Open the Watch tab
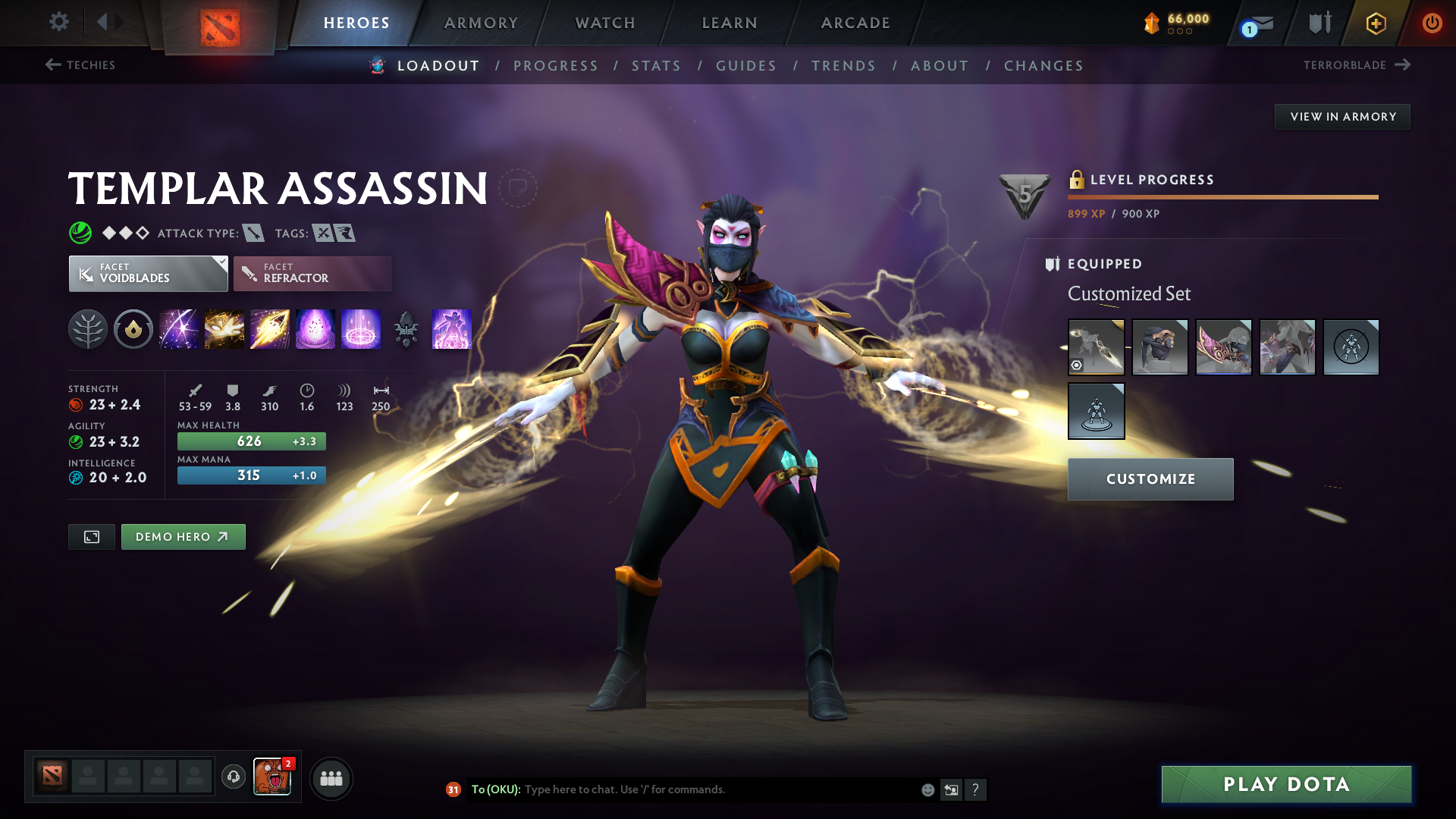 [605, 23]
